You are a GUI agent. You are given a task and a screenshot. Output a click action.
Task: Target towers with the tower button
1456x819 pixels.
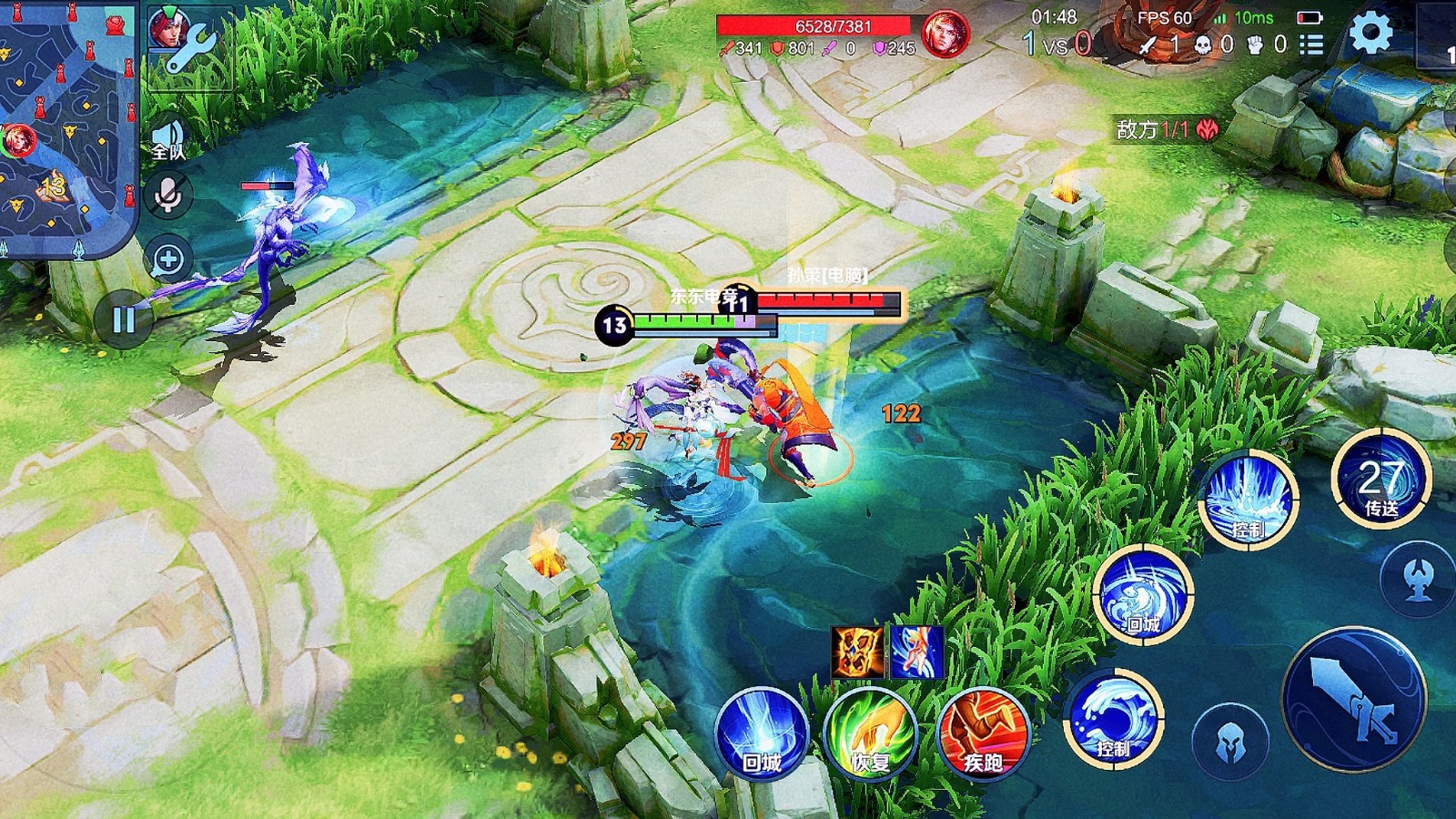(1417, 581)
